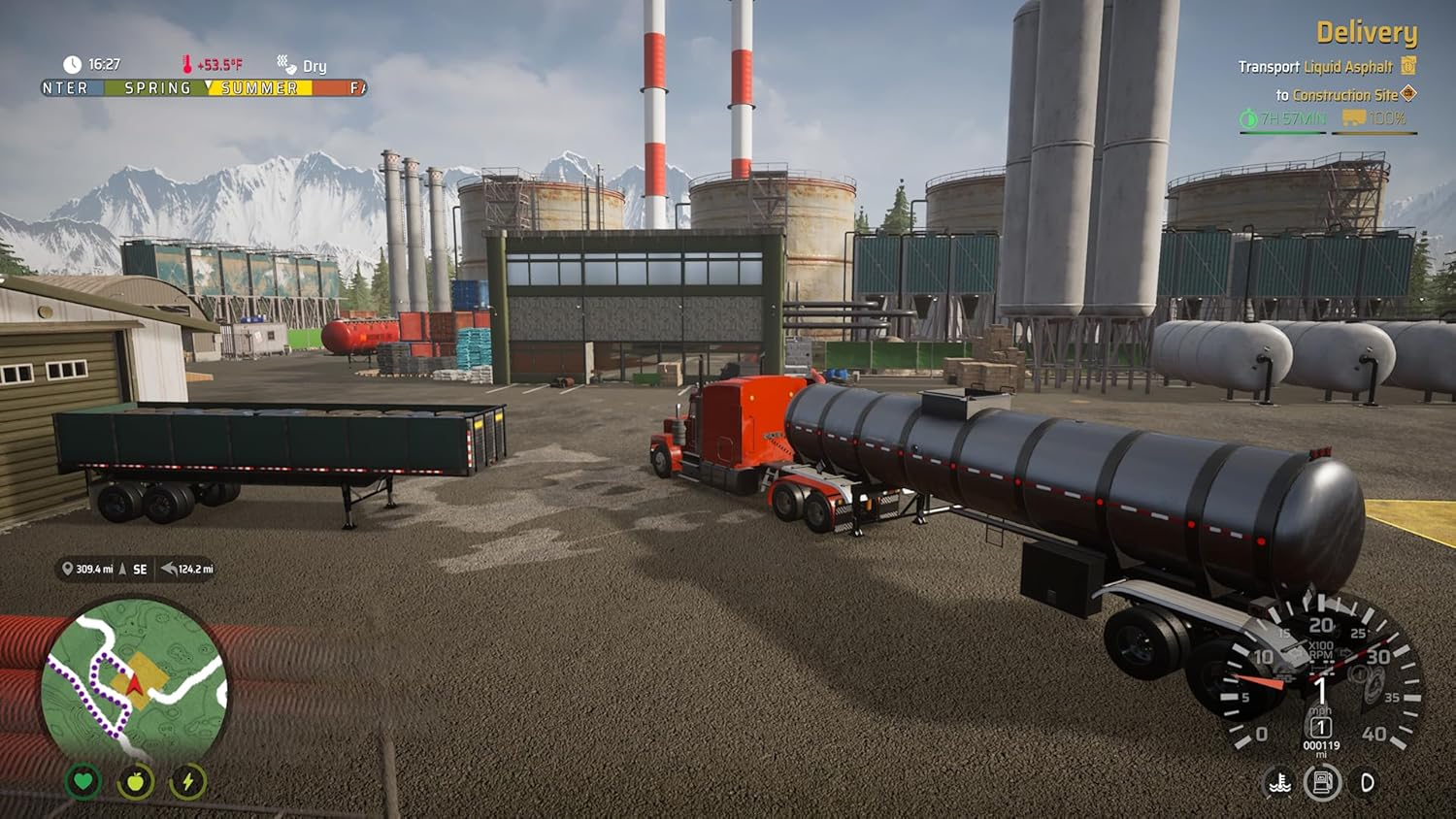The height and width of the screenshot is (819, 1456).
Task: Toggle the hunger apple indicator
Action: [137, 782]
